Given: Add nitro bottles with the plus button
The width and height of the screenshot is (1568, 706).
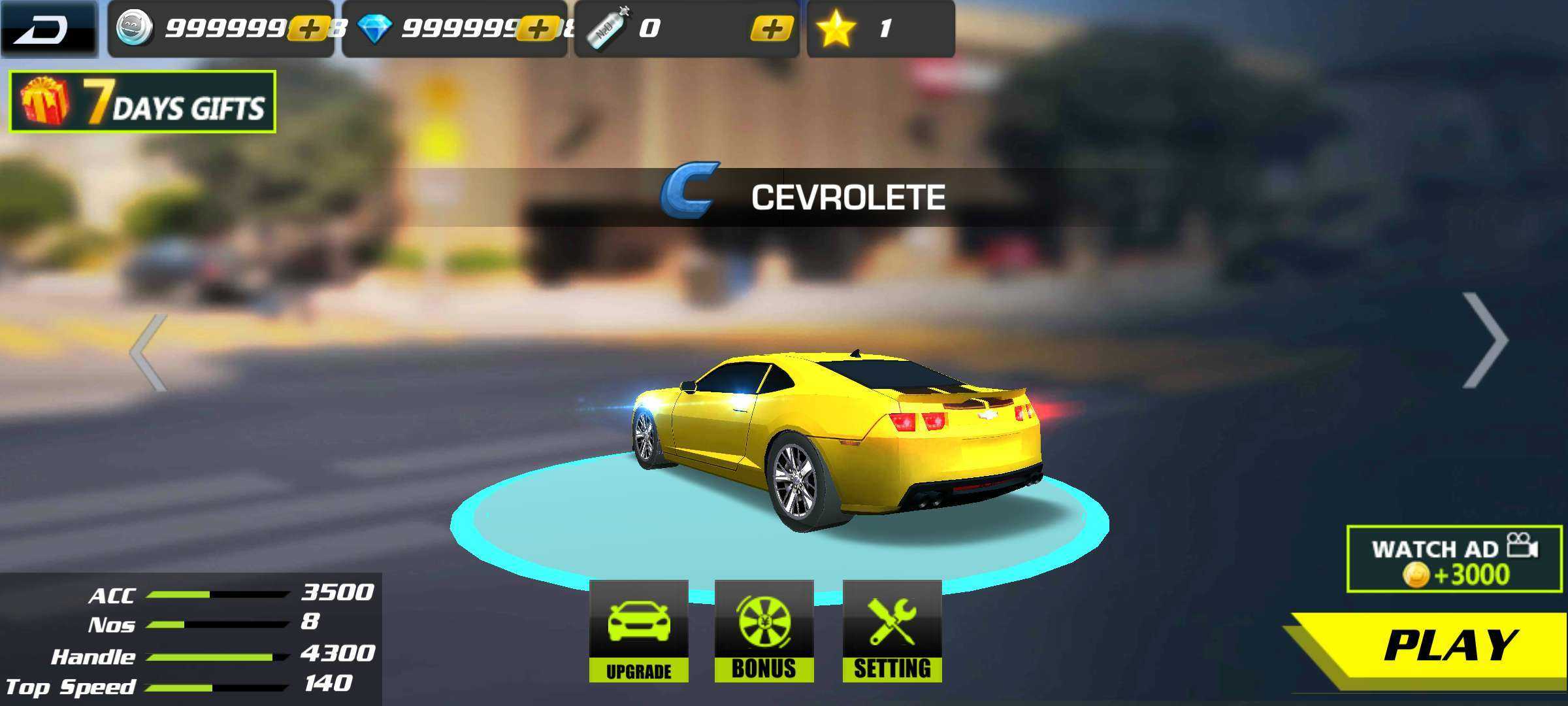Looking at the screenshot, I should (772, 29).
